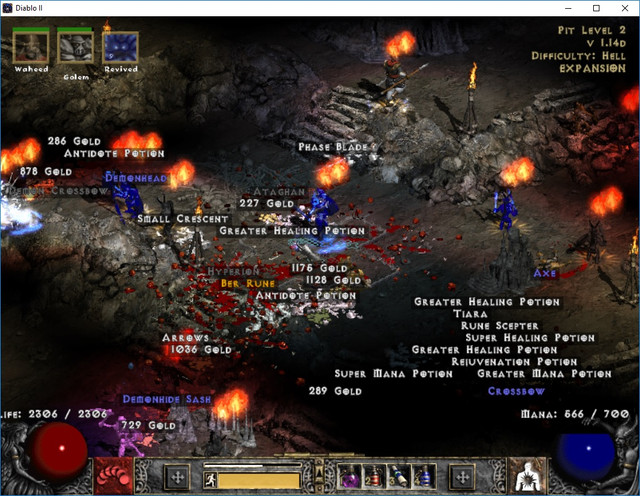This screenshot has height=496, width=640.
Task: Pick up the Rune Scepter label
Action: click(500, 326)
